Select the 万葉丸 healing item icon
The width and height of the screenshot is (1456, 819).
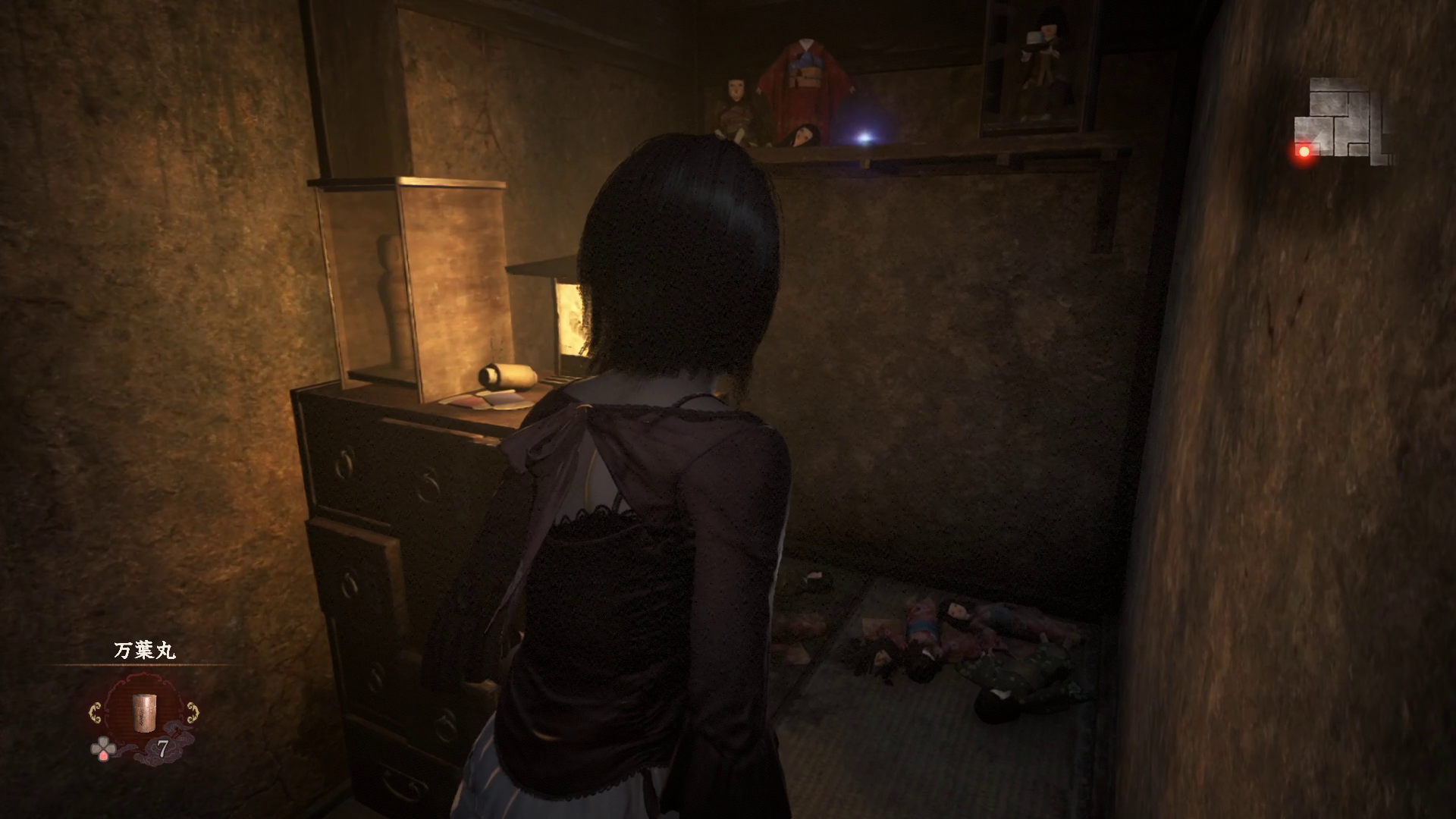coord(143,712)
